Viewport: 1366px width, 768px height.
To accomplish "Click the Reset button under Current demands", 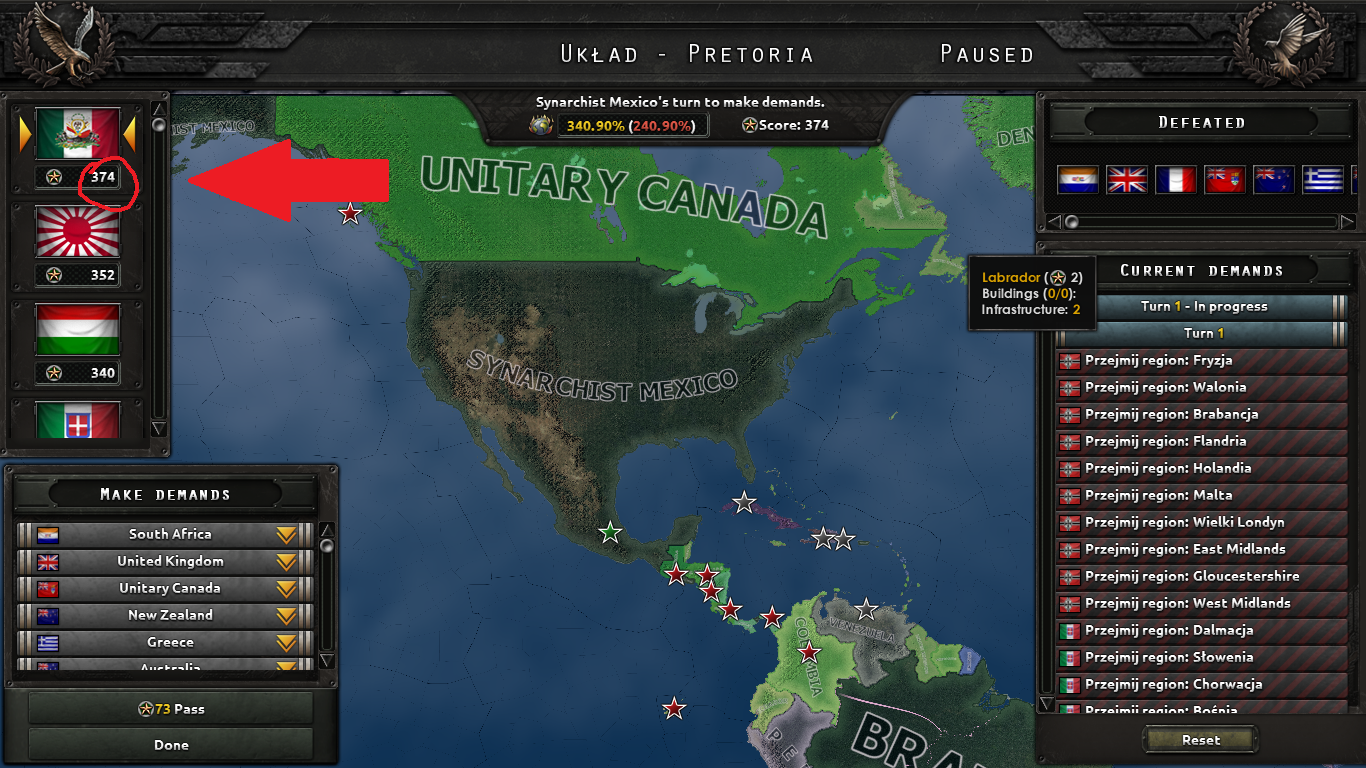I will pyautogui.click(x=1199, y=740).
